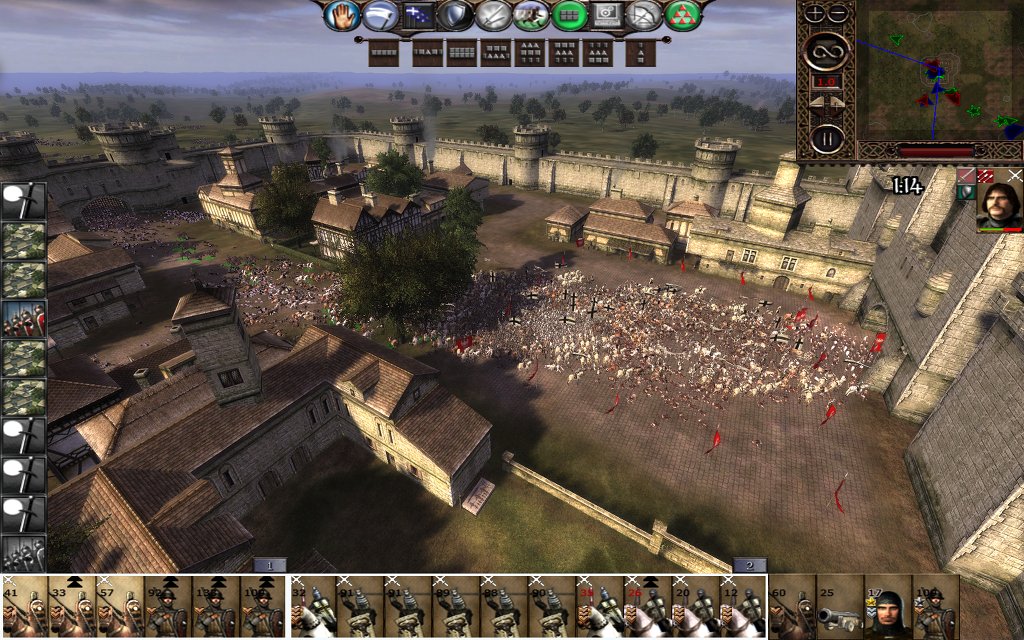Pause the battle with the pause button
Image resolution: width=1024 pixels, height=640 pixels.
pyautogui.click(x=827, y=137)
